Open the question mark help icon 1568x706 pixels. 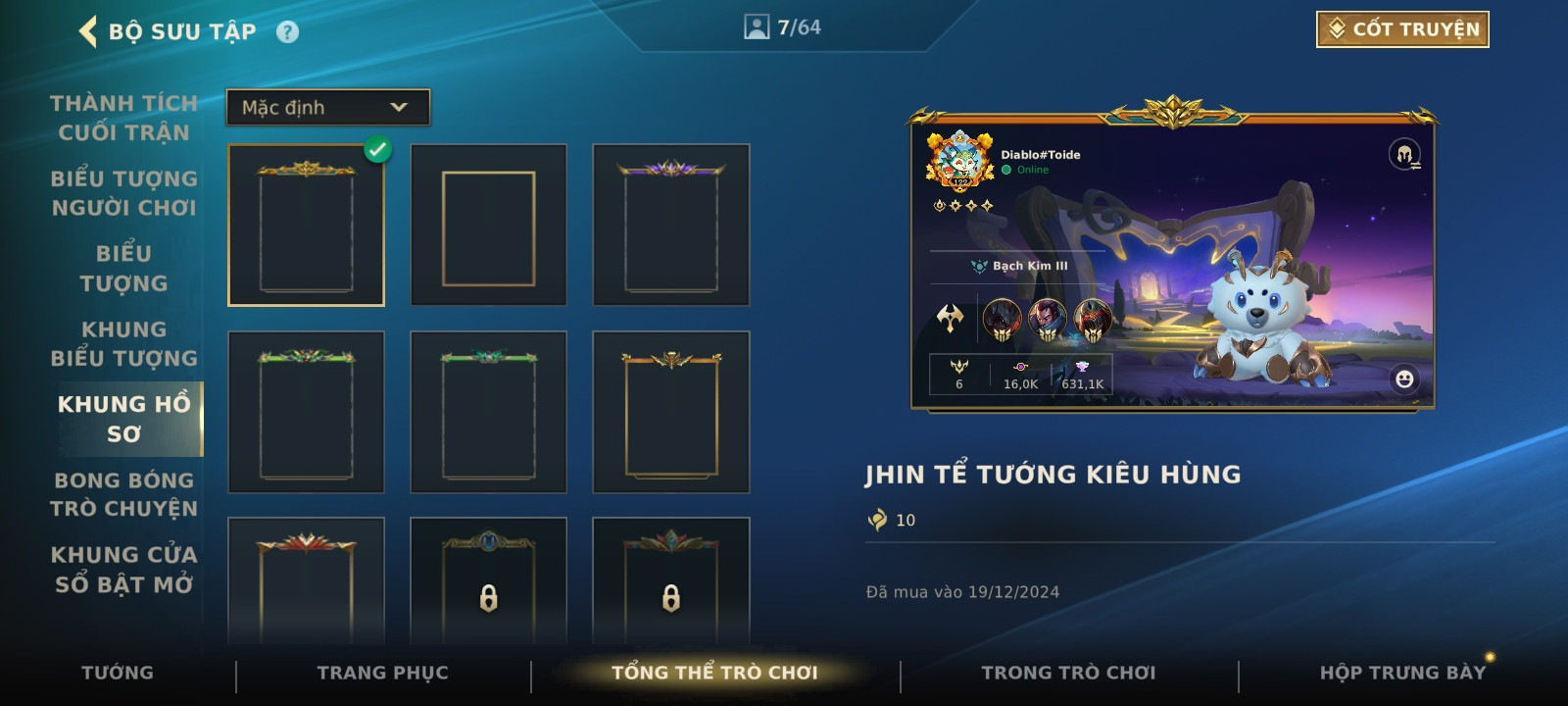click(x=287, y=32)
